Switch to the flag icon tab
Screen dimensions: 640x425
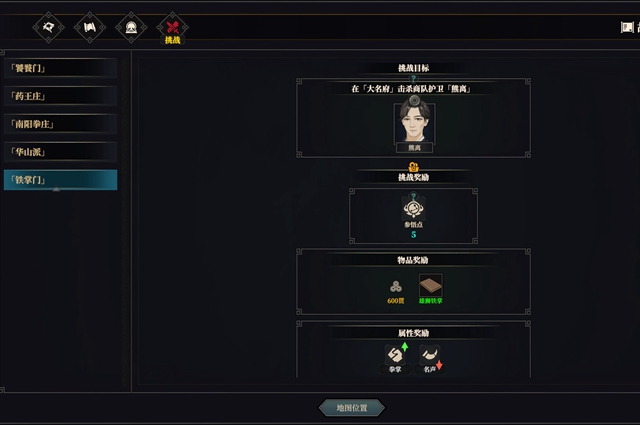48,27
